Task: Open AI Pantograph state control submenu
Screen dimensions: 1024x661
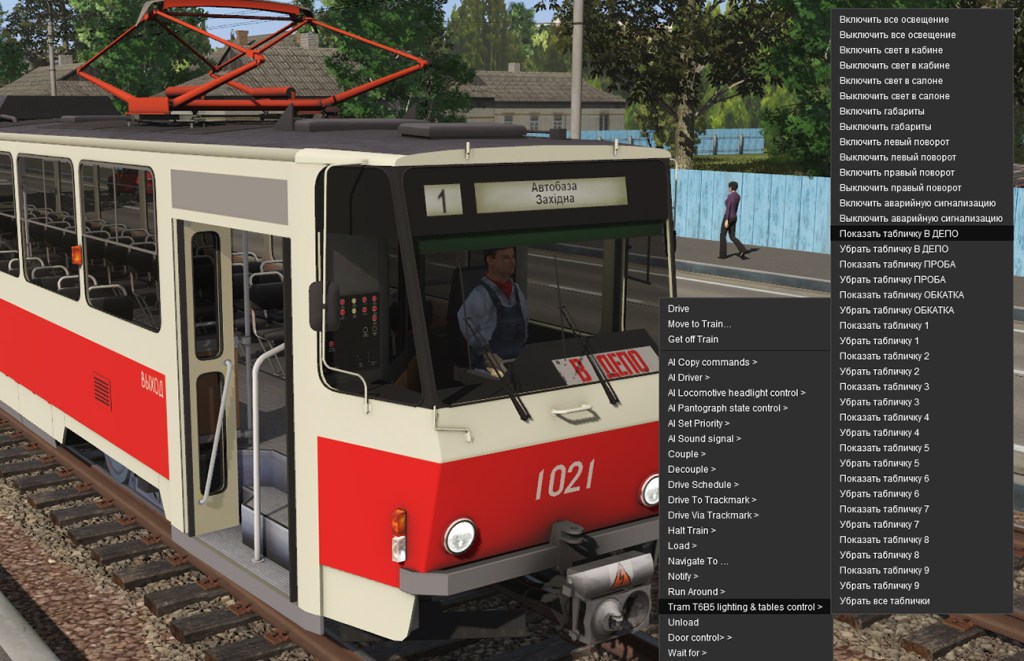Action: click(727, 408)
